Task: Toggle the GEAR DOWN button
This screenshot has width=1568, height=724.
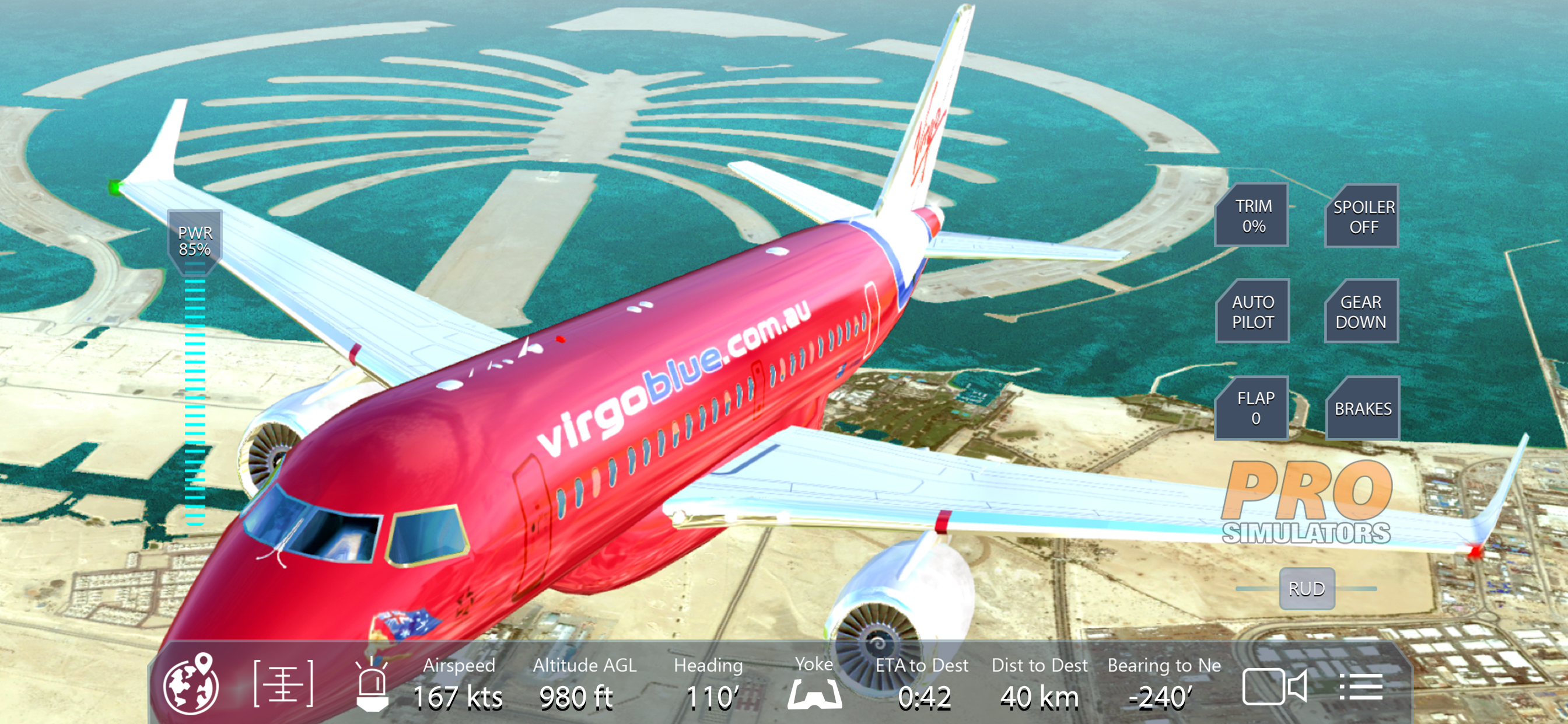Action: coord(1361,311)
